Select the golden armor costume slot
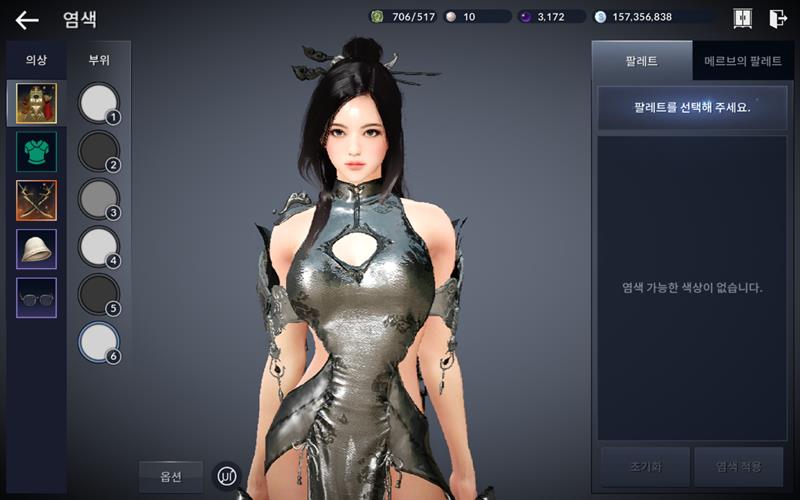 37,103
